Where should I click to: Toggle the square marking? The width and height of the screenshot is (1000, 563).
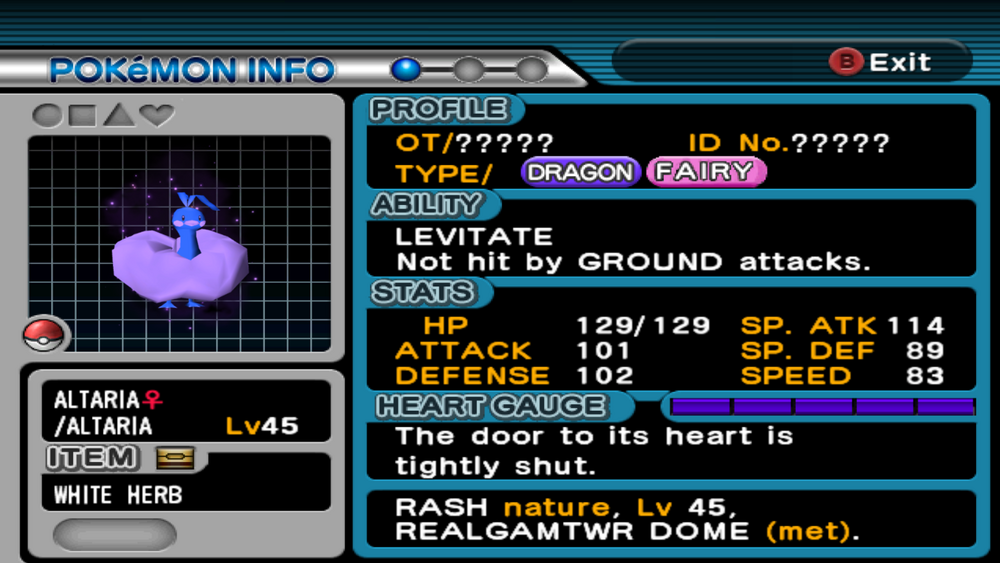point(83,115)
